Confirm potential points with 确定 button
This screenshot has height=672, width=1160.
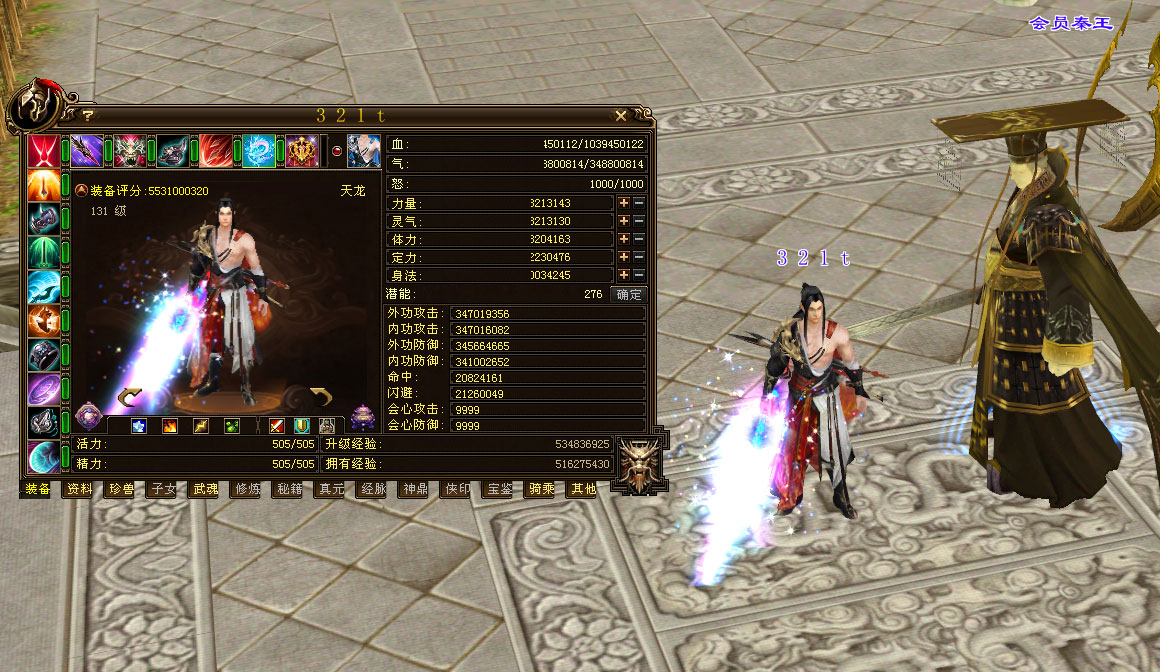click(629, 295)
